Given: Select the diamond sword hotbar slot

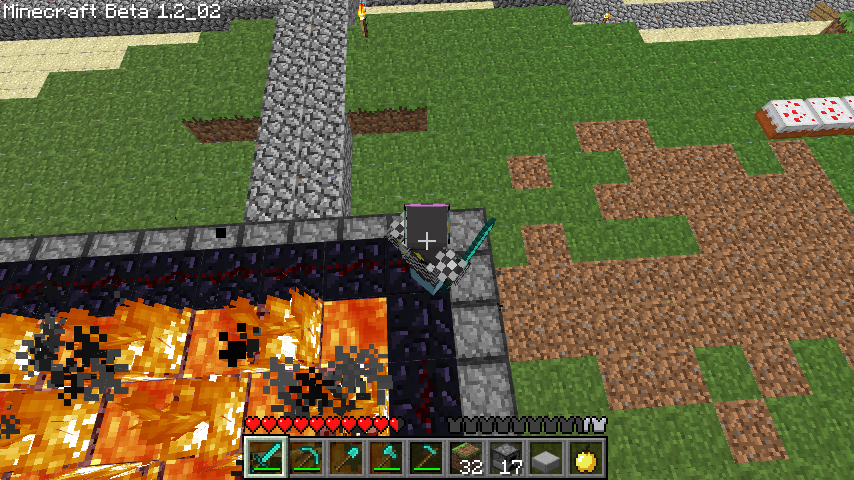Looking at the screenshot, I should point(265,458).
